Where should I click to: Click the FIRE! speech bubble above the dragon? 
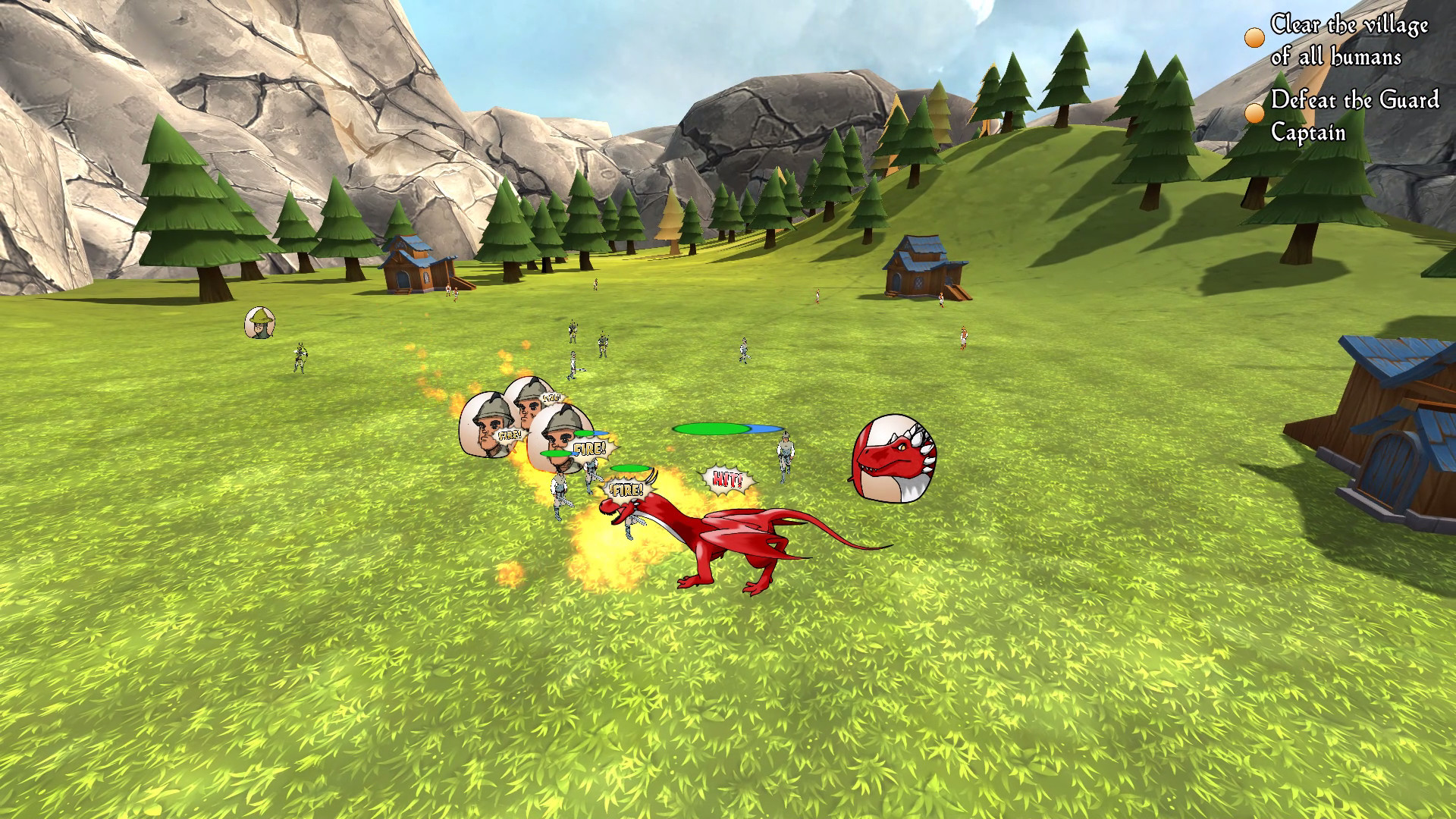pyautogui.click(x=626, y=489)
